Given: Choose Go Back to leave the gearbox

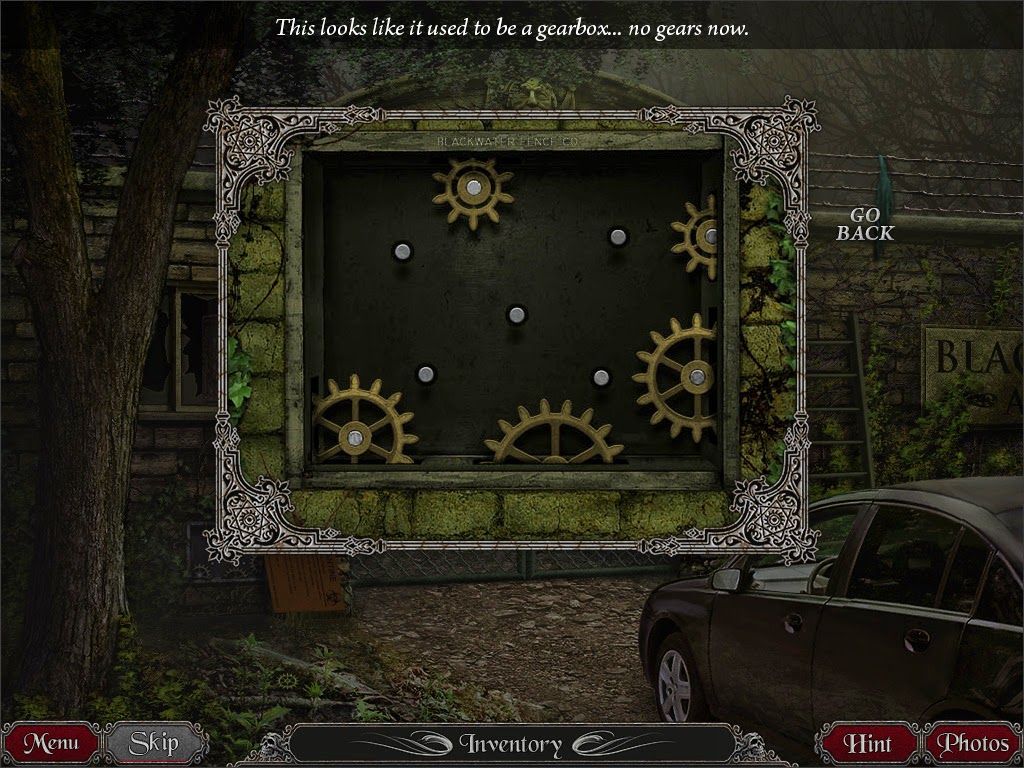Looking at the screenshot, I should coord(865,224).
